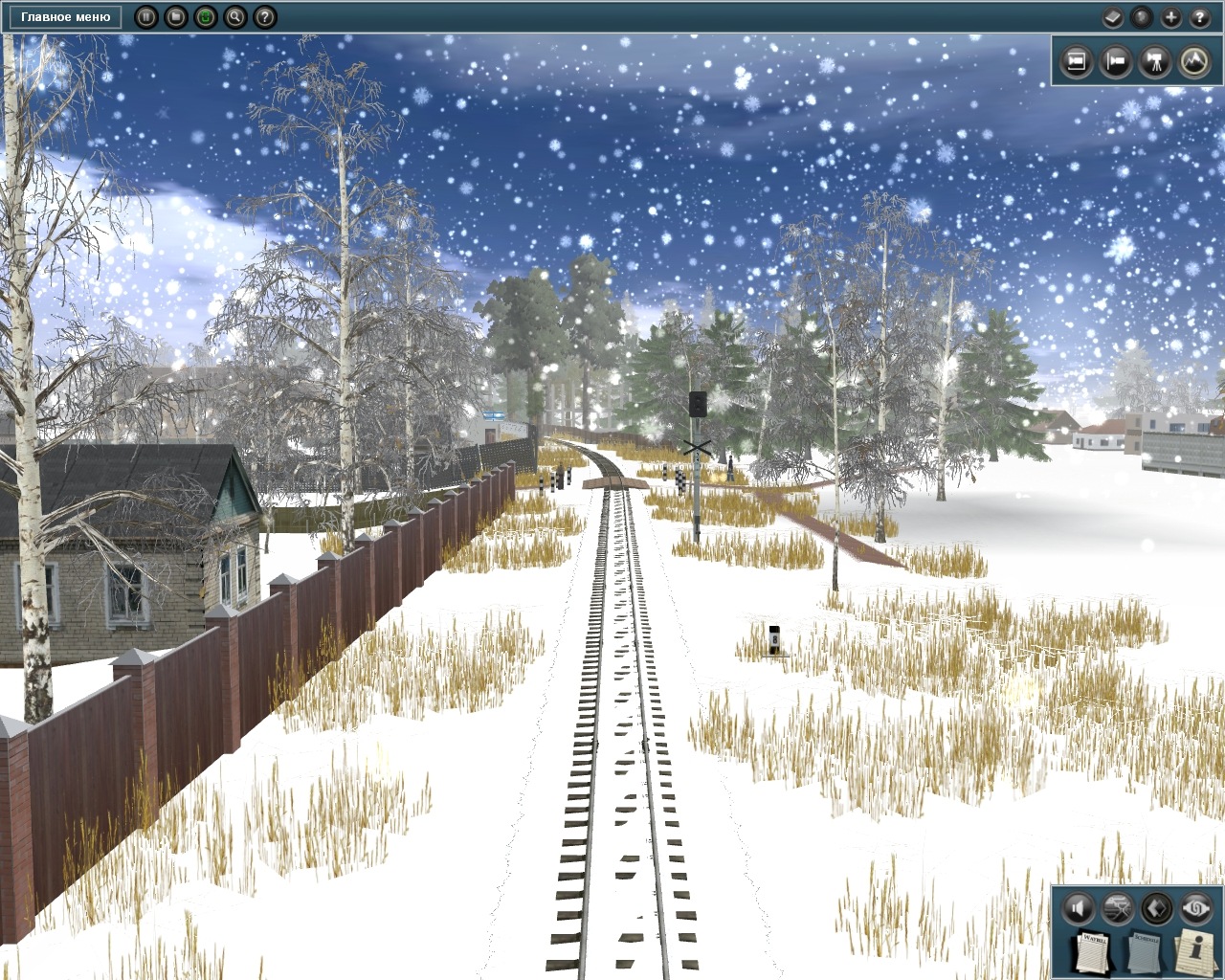Open the info sheet with the letter i
The height and width of the screenshot is (980, 1225).
click(1194, 951)
